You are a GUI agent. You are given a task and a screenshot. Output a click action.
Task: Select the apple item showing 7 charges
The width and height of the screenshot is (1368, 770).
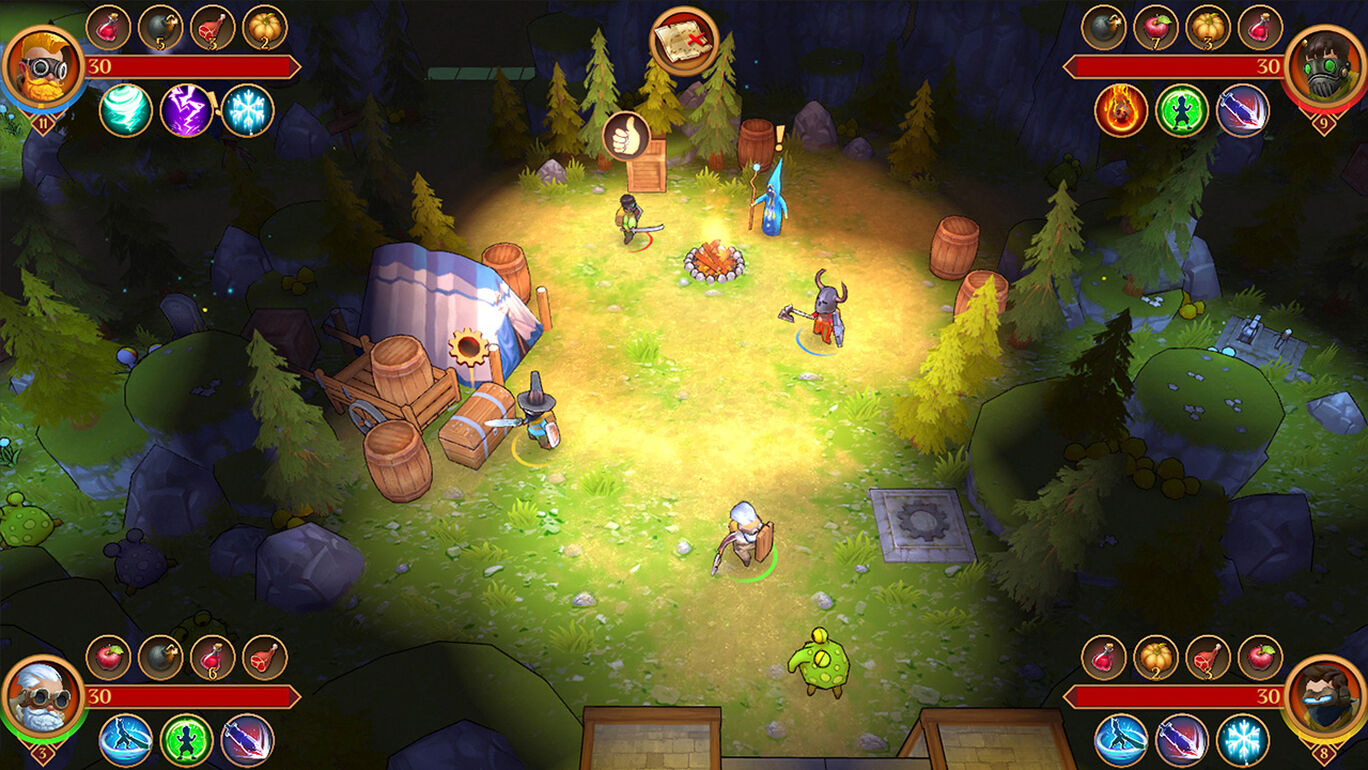pos(1157,27)
